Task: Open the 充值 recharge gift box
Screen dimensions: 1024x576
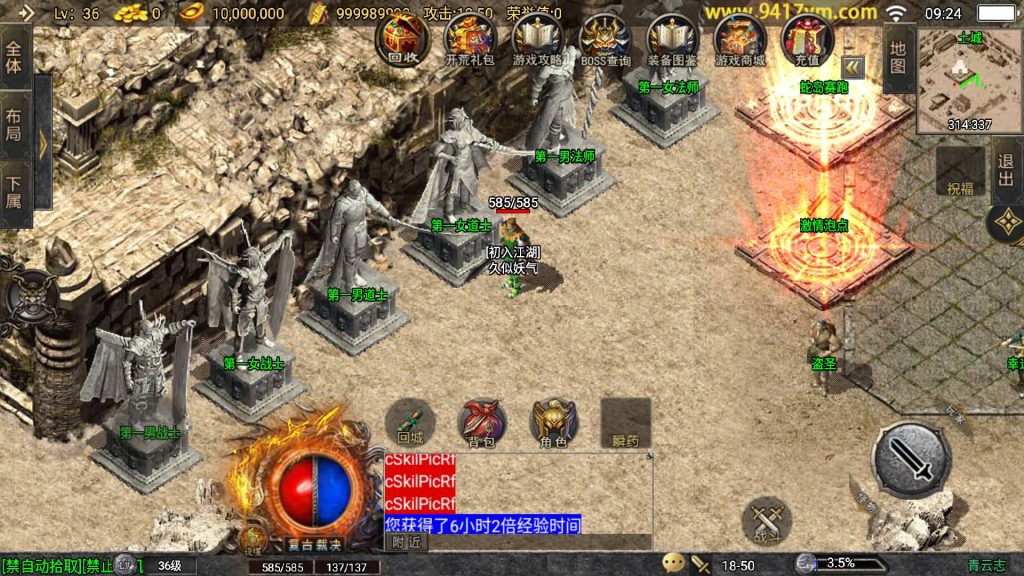Action: 807,40
